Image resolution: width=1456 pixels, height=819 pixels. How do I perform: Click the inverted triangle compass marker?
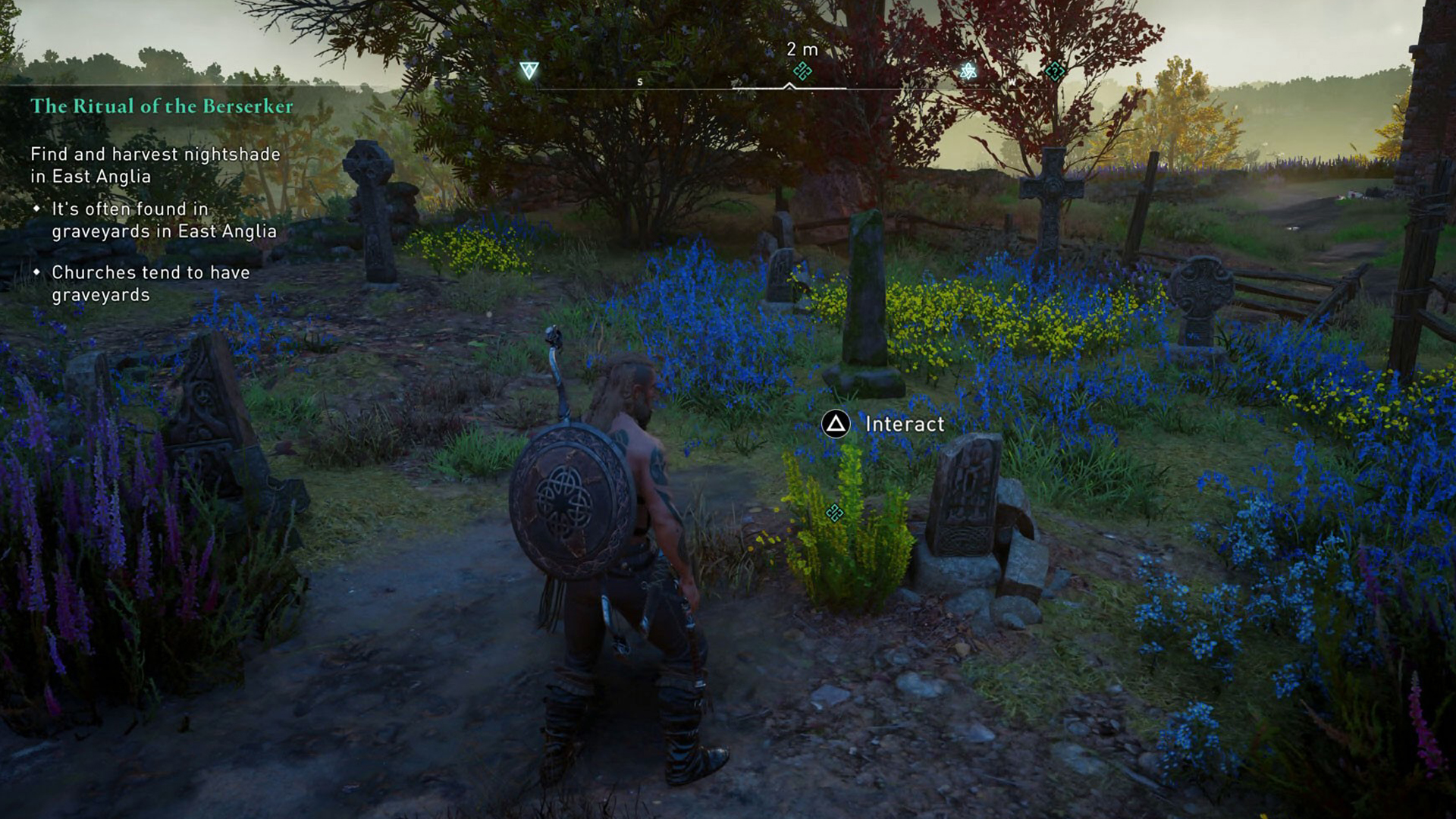click(529, 71)
